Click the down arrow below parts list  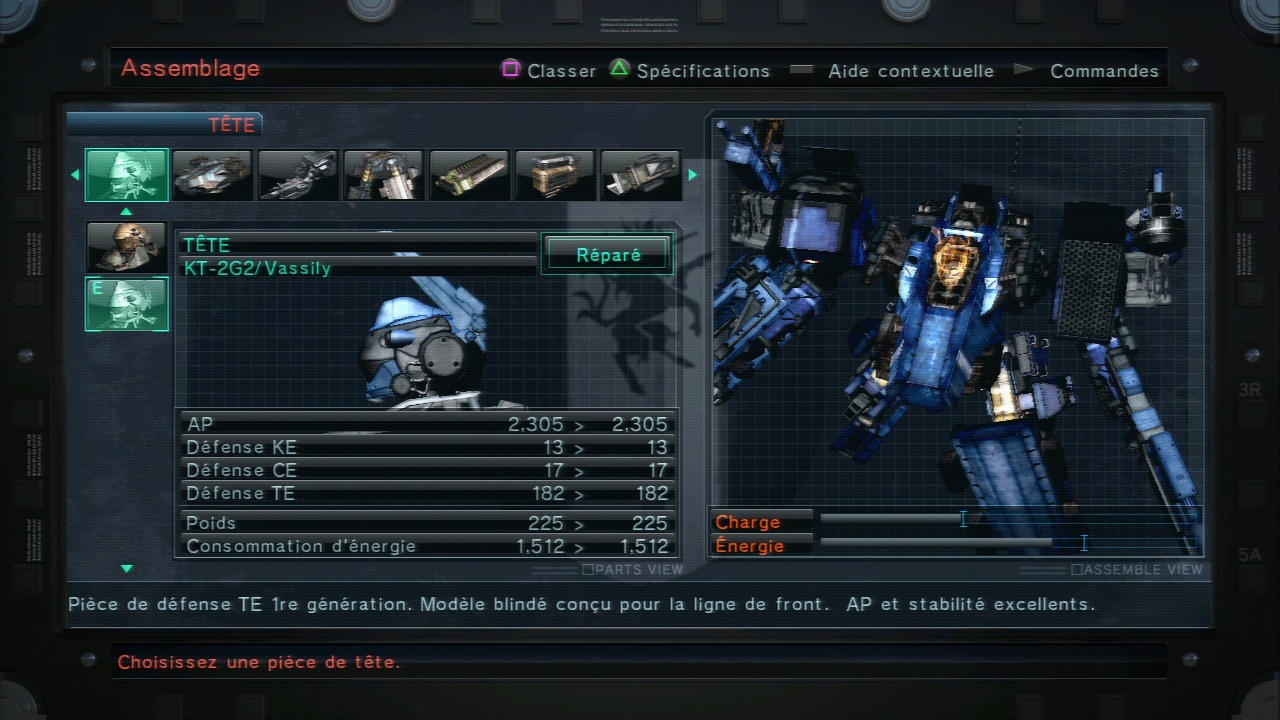coord(127,569)
